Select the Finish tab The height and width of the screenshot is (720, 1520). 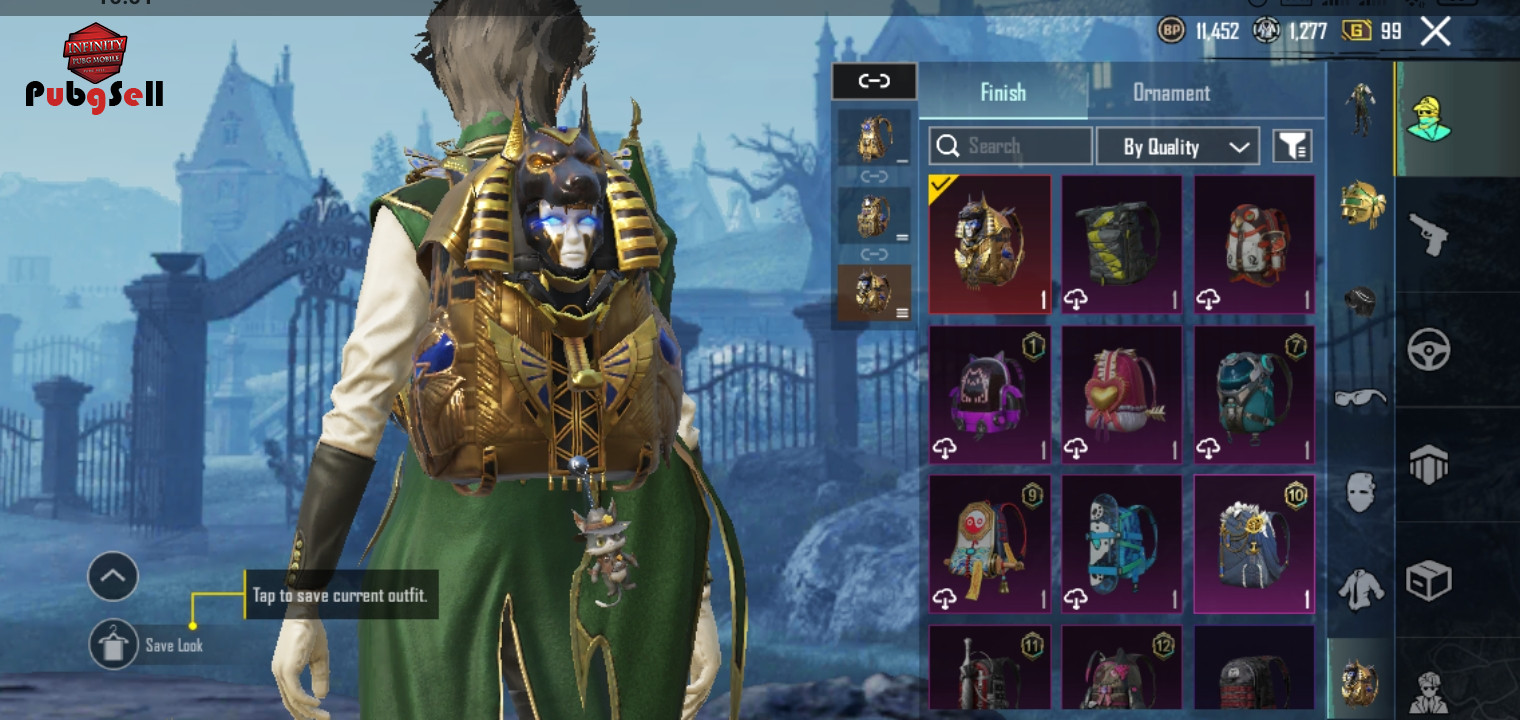[1003, 93]
